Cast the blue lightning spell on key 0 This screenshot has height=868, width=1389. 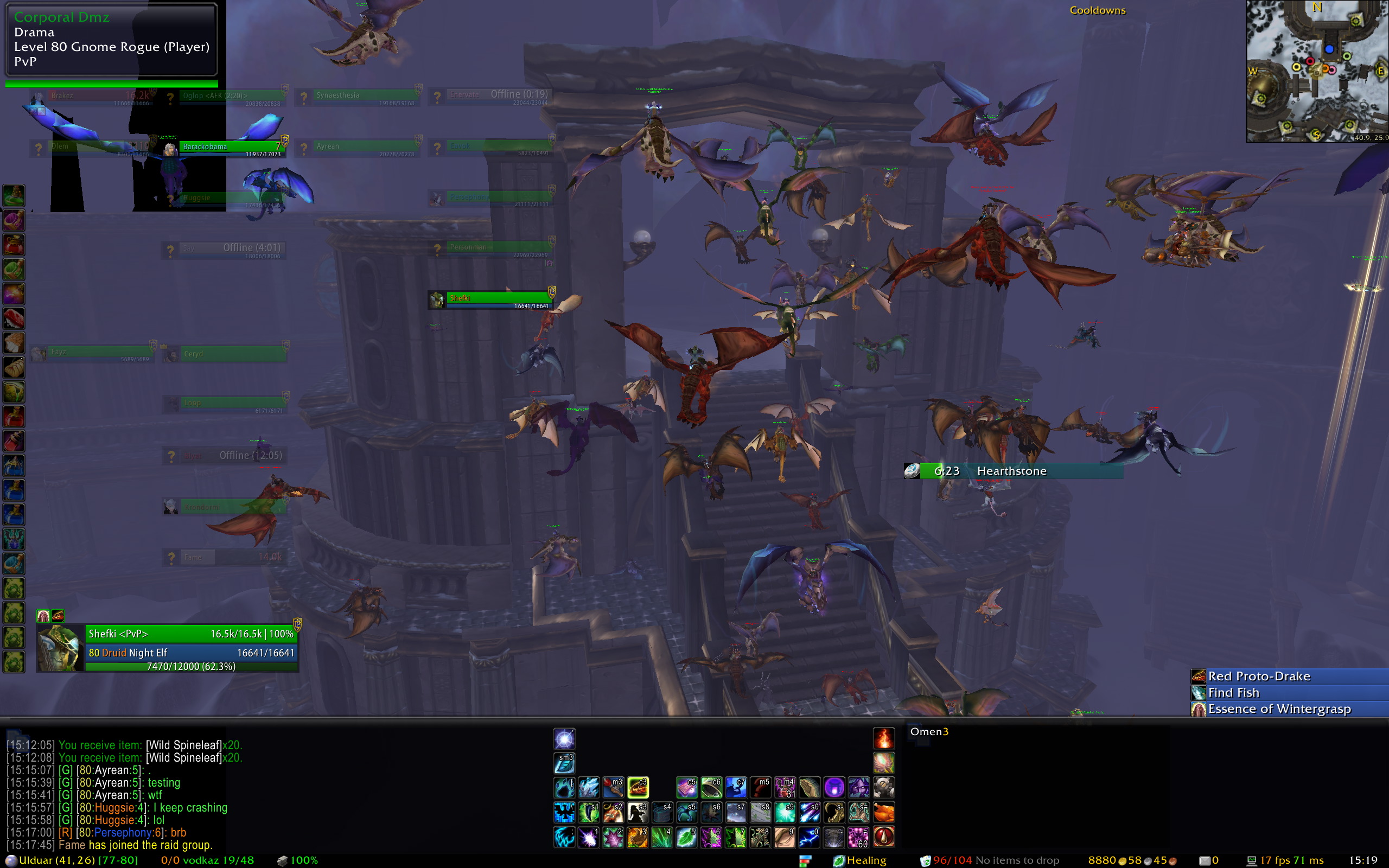point(810,837)
